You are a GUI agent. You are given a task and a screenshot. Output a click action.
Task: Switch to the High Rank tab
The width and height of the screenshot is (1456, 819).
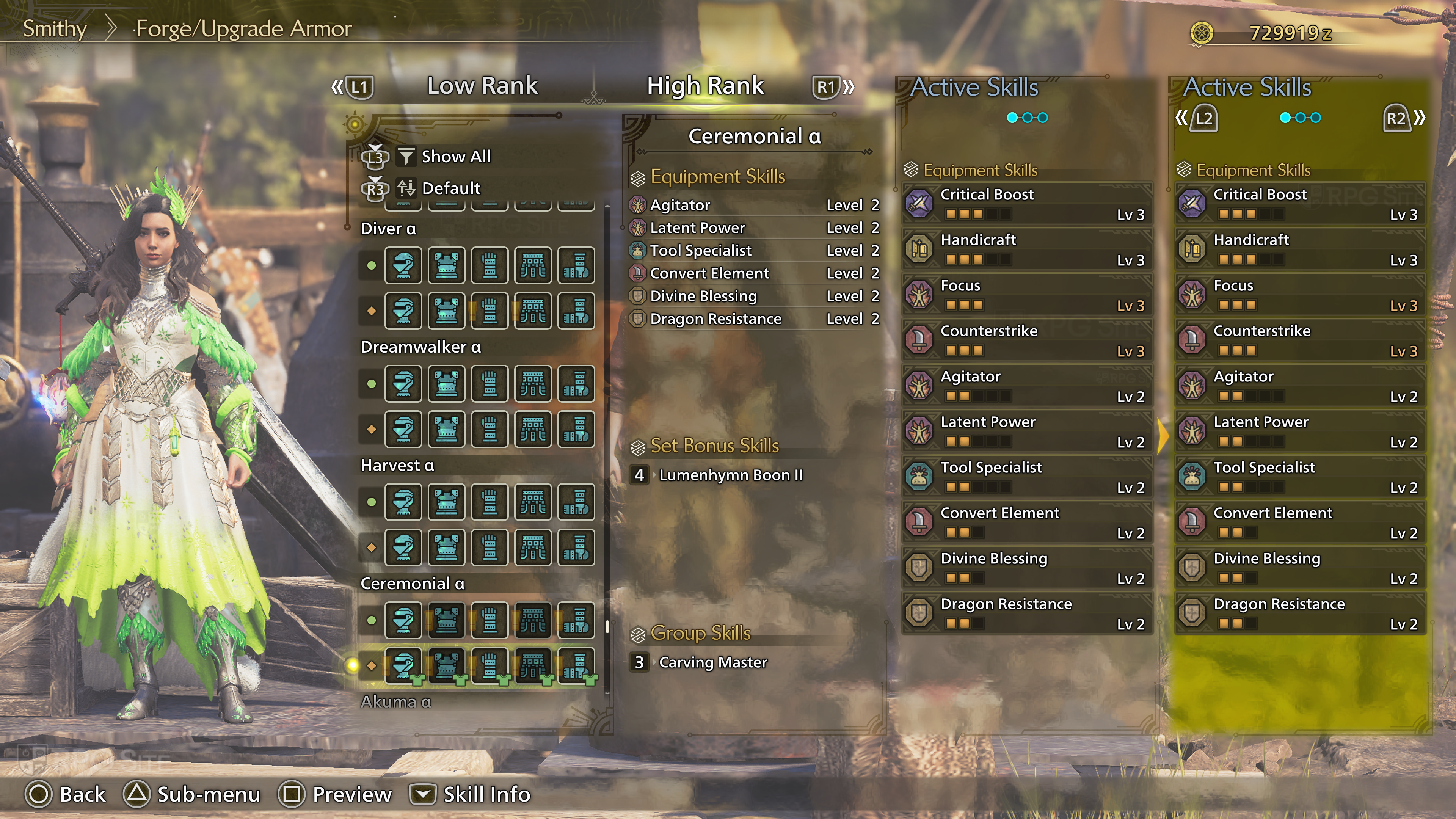pos(705,86)
